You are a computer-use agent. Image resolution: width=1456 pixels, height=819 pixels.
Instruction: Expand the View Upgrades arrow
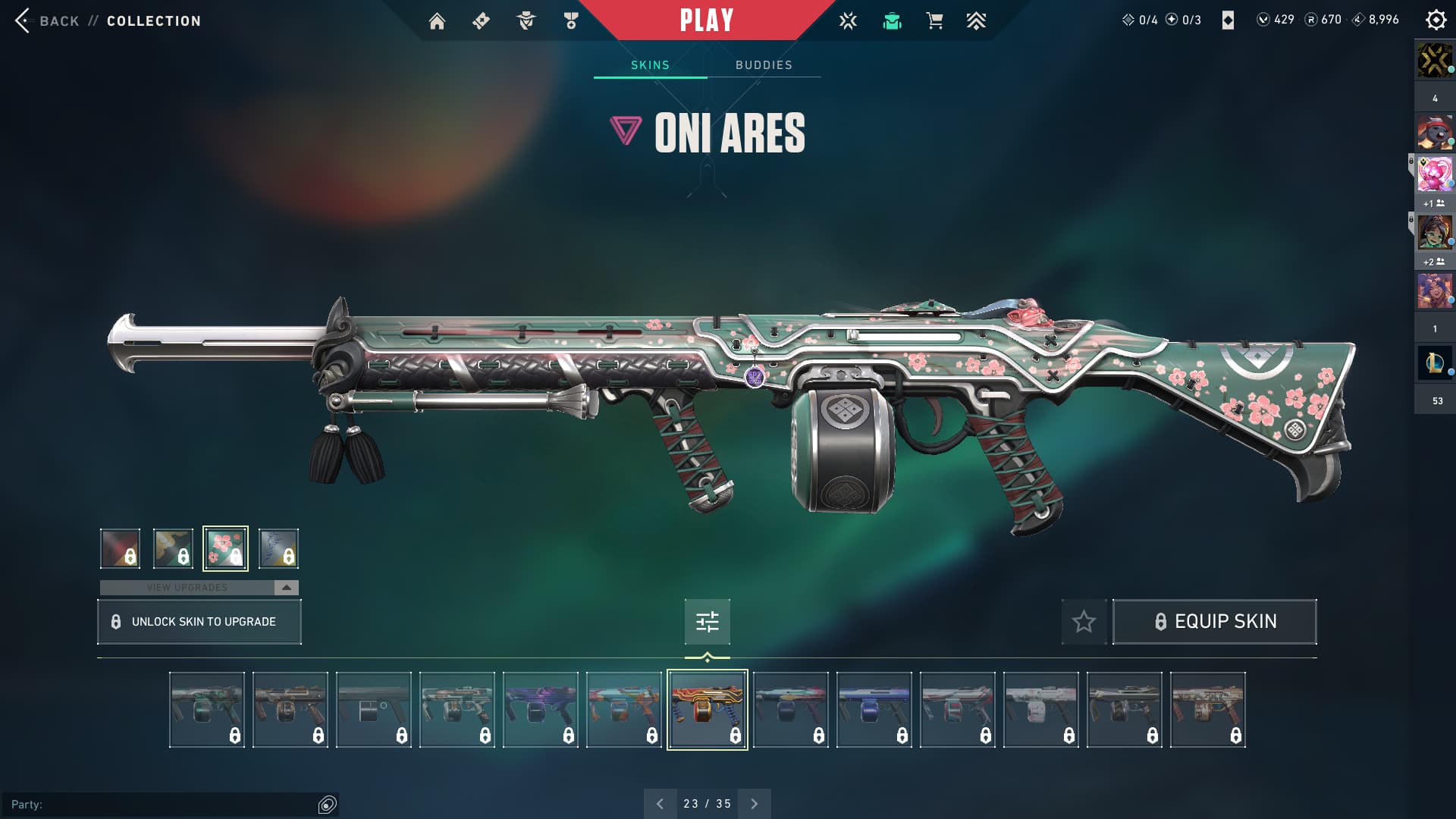(286, 588)
